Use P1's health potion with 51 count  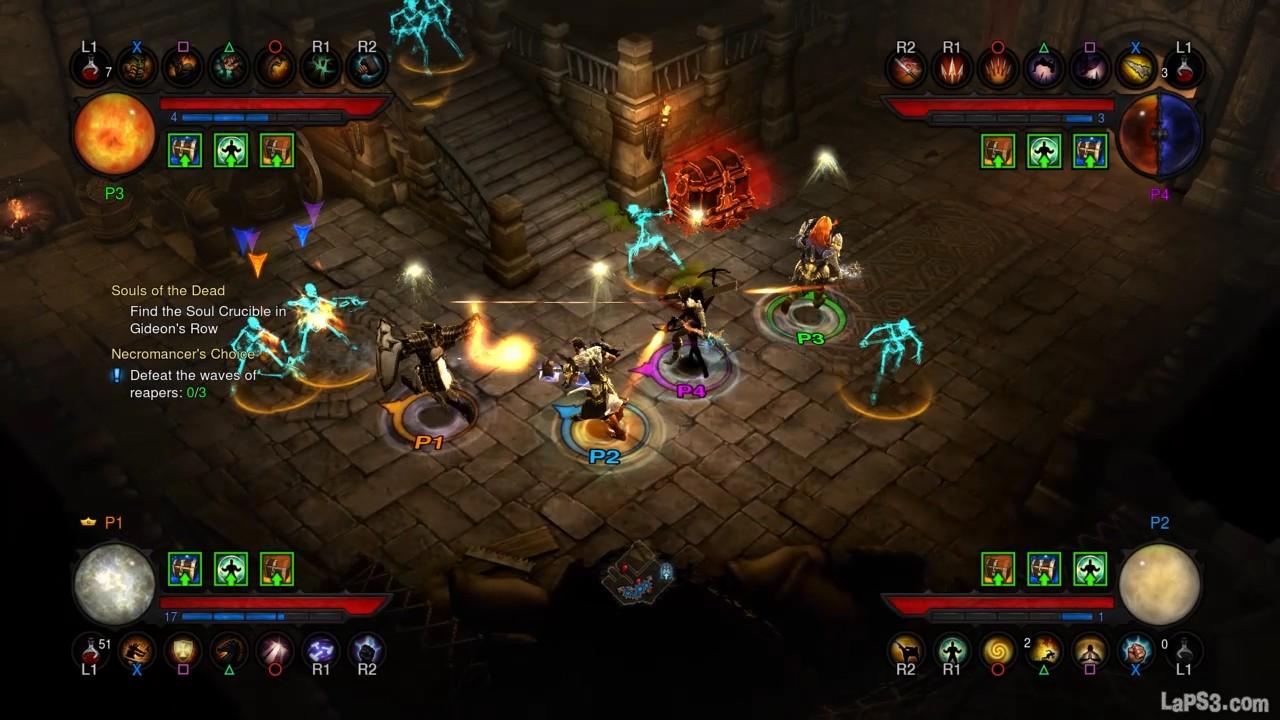click(90, 650)
